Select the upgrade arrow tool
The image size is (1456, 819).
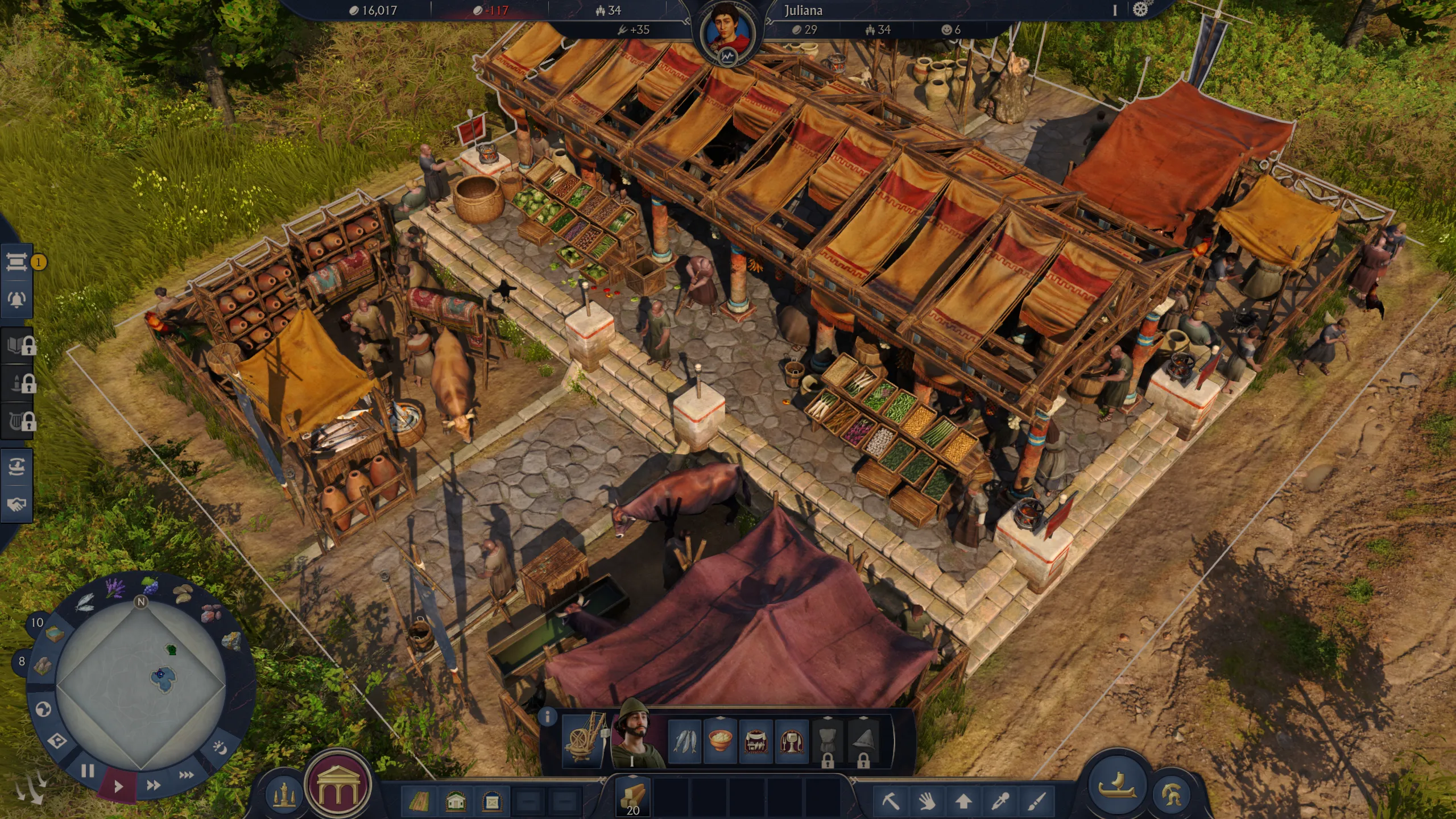[963, 801]
